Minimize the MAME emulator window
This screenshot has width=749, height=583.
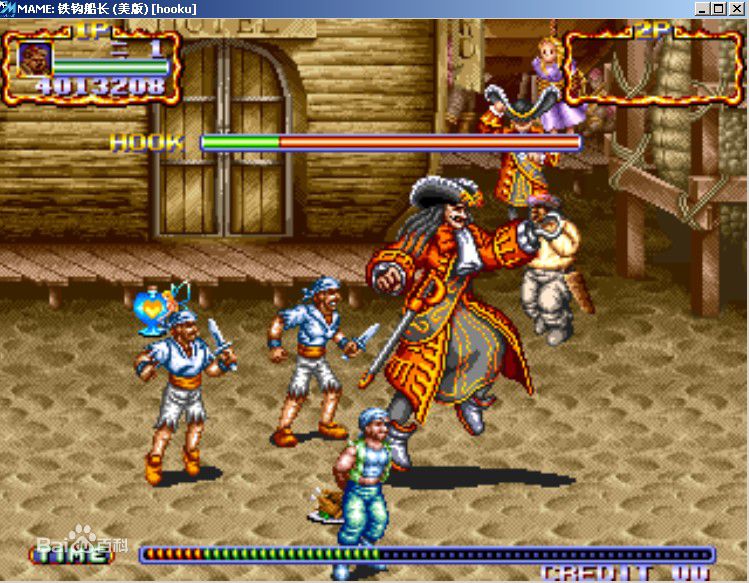[x=703, y=8]
